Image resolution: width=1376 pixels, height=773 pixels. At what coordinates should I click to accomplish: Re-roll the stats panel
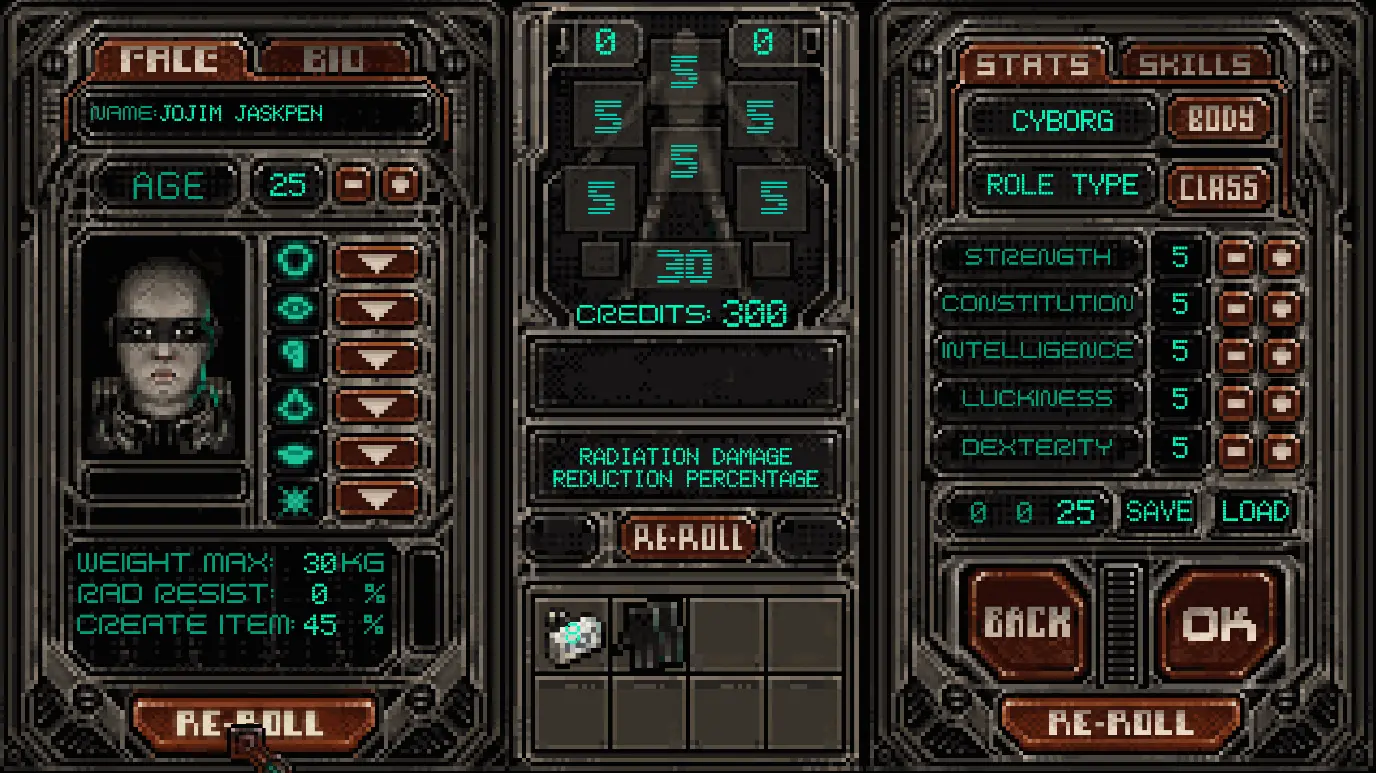tap(1120, 722)
